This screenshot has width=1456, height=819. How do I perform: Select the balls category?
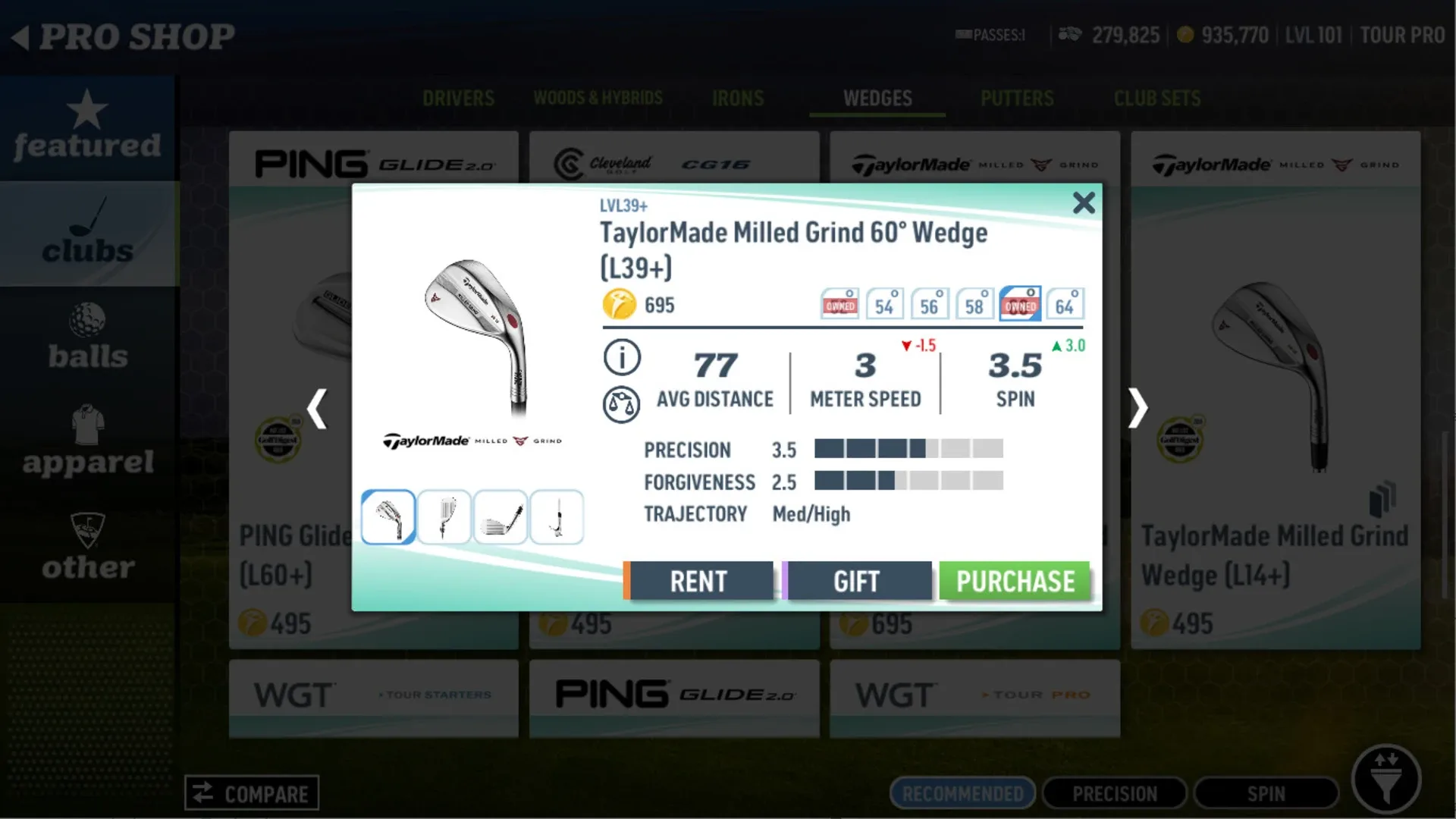(x=89, y=339)
